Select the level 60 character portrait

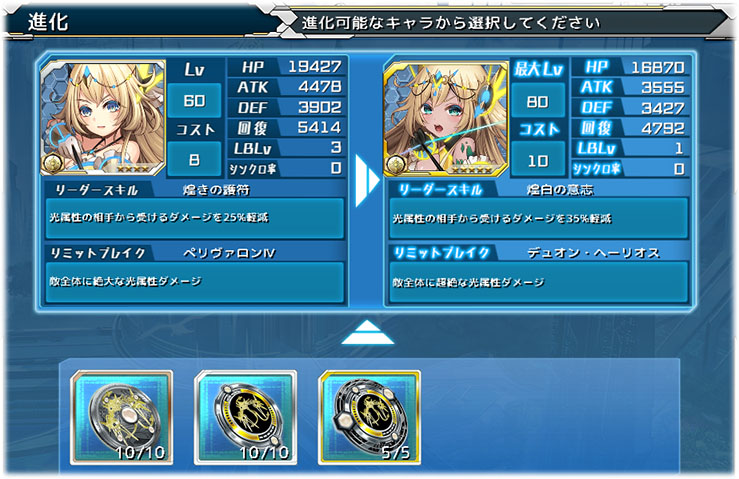click(88, 118)
